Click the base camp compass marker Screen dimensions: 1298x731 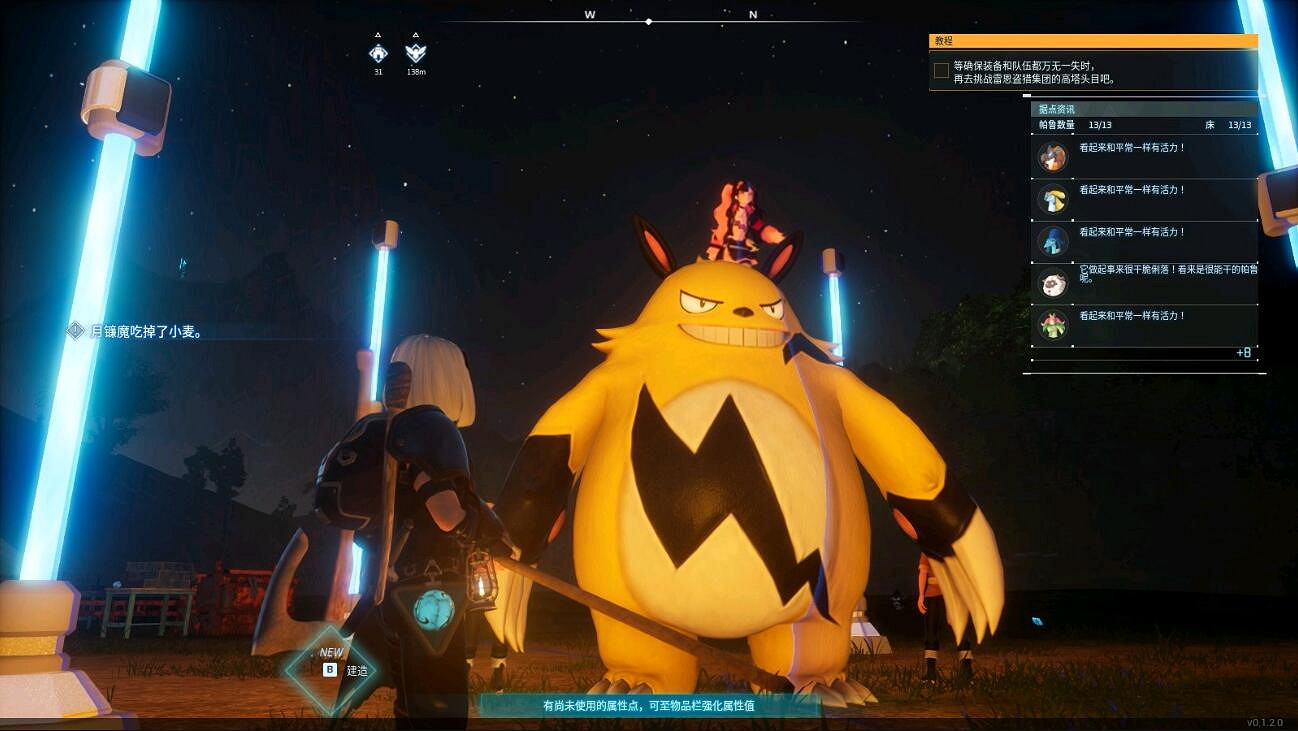click(x=378, y=53)
